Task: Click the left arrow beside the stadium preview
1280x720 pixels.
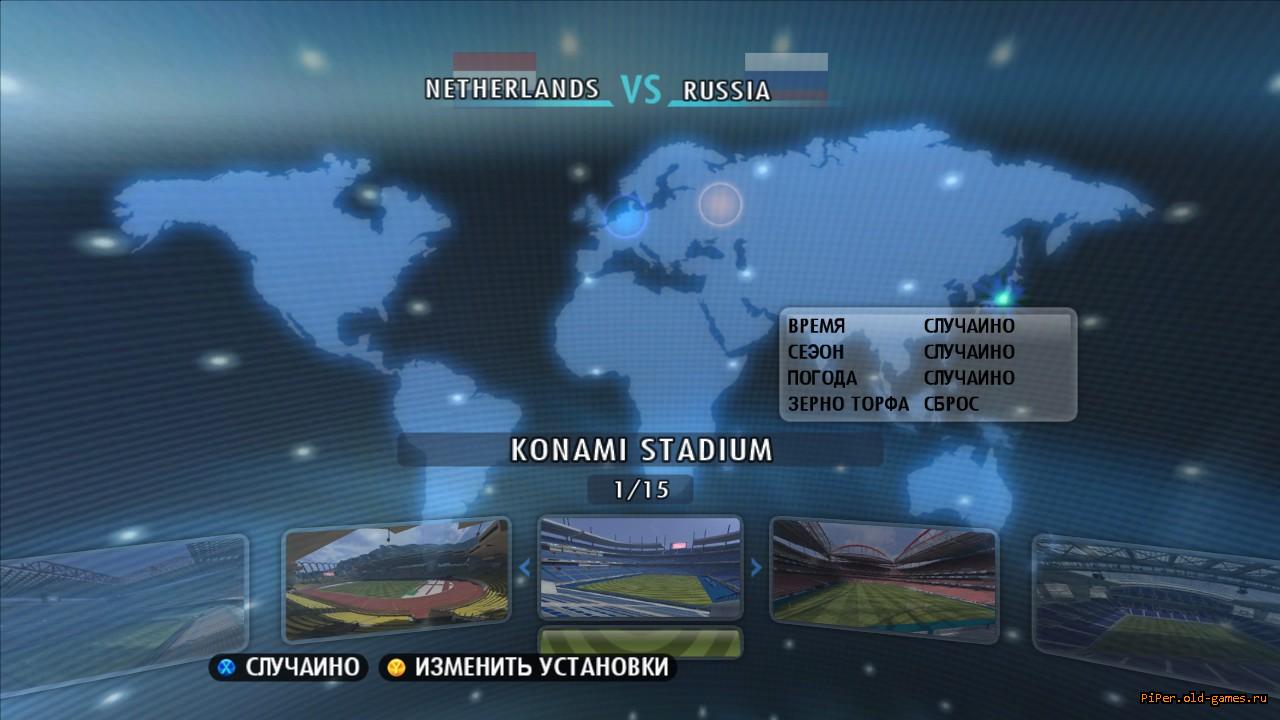Action: [524, 568]
